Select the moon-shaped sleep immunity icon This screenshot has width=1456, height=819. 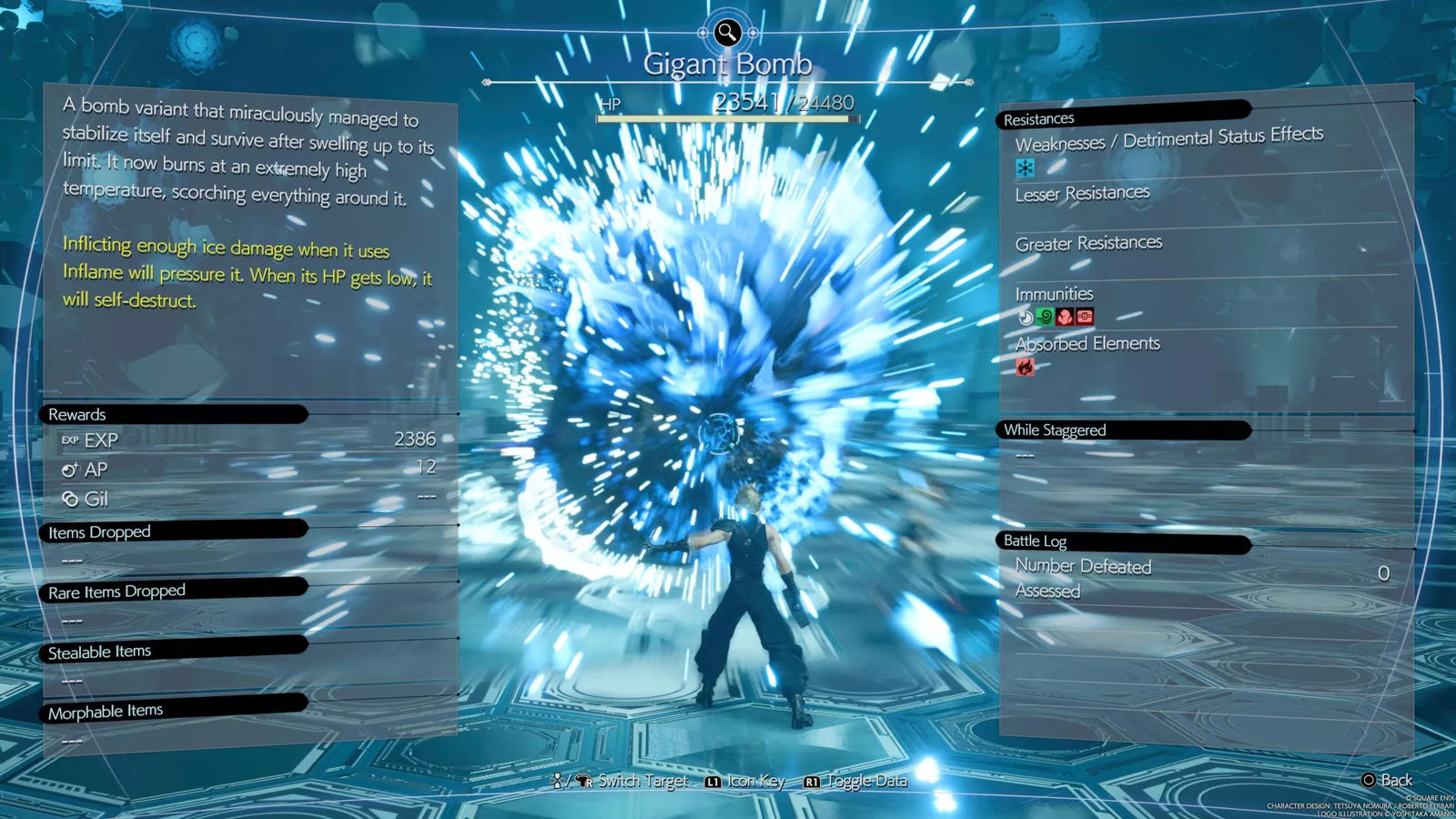[x=1026, y=317]
